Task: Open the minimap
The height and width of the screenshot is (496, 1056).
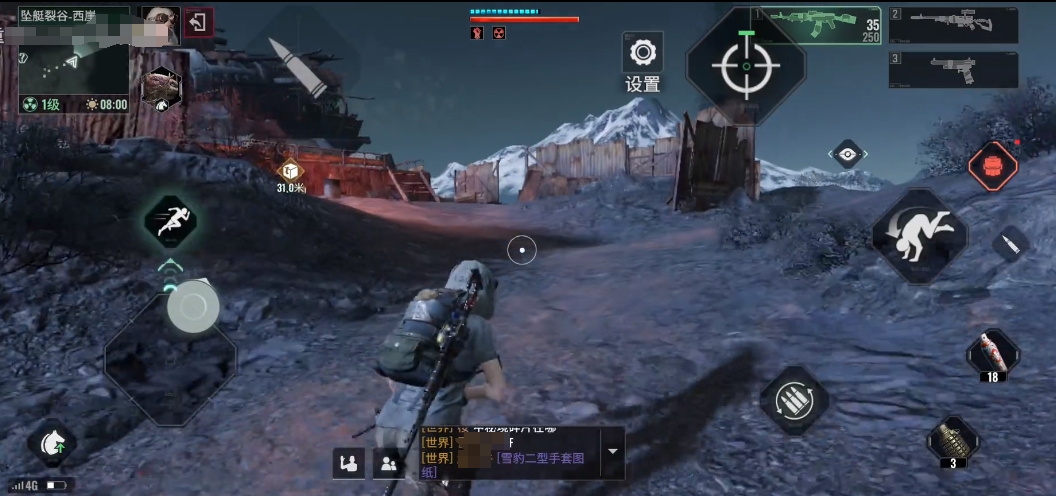Action: coord(74,60)
